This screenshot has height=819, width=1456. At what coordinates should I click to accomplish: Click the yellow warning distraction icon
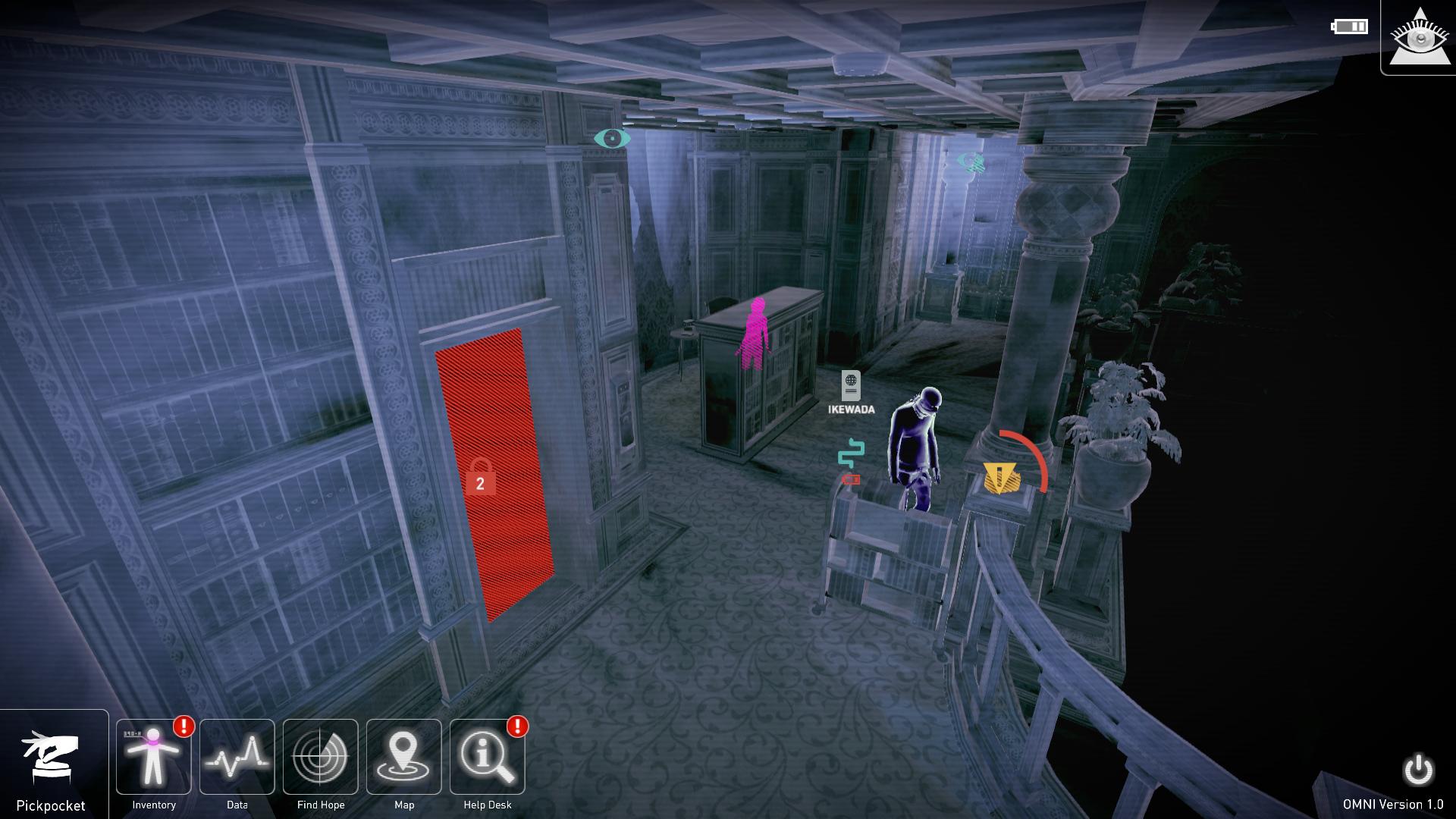click(1002, 479)
